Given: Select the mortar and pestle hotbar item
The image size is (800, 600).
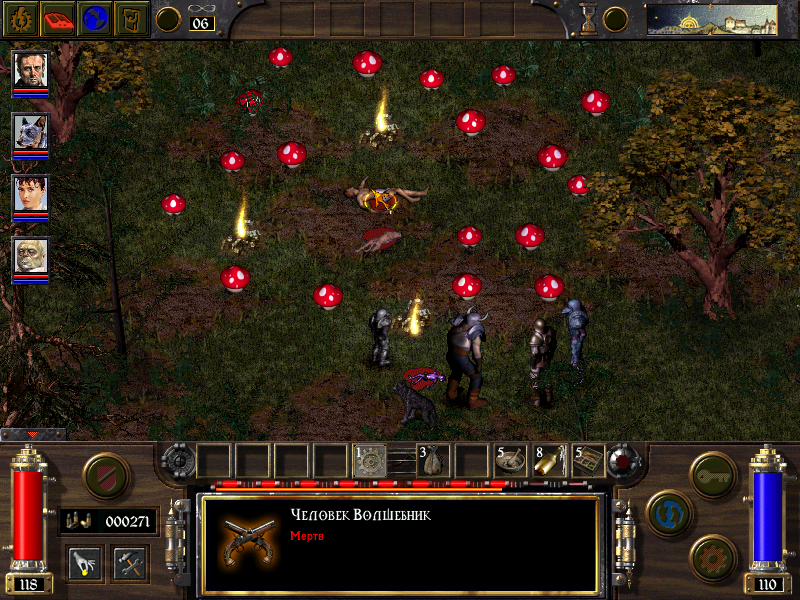Looking at the screenshot, I should pos(511,461).
